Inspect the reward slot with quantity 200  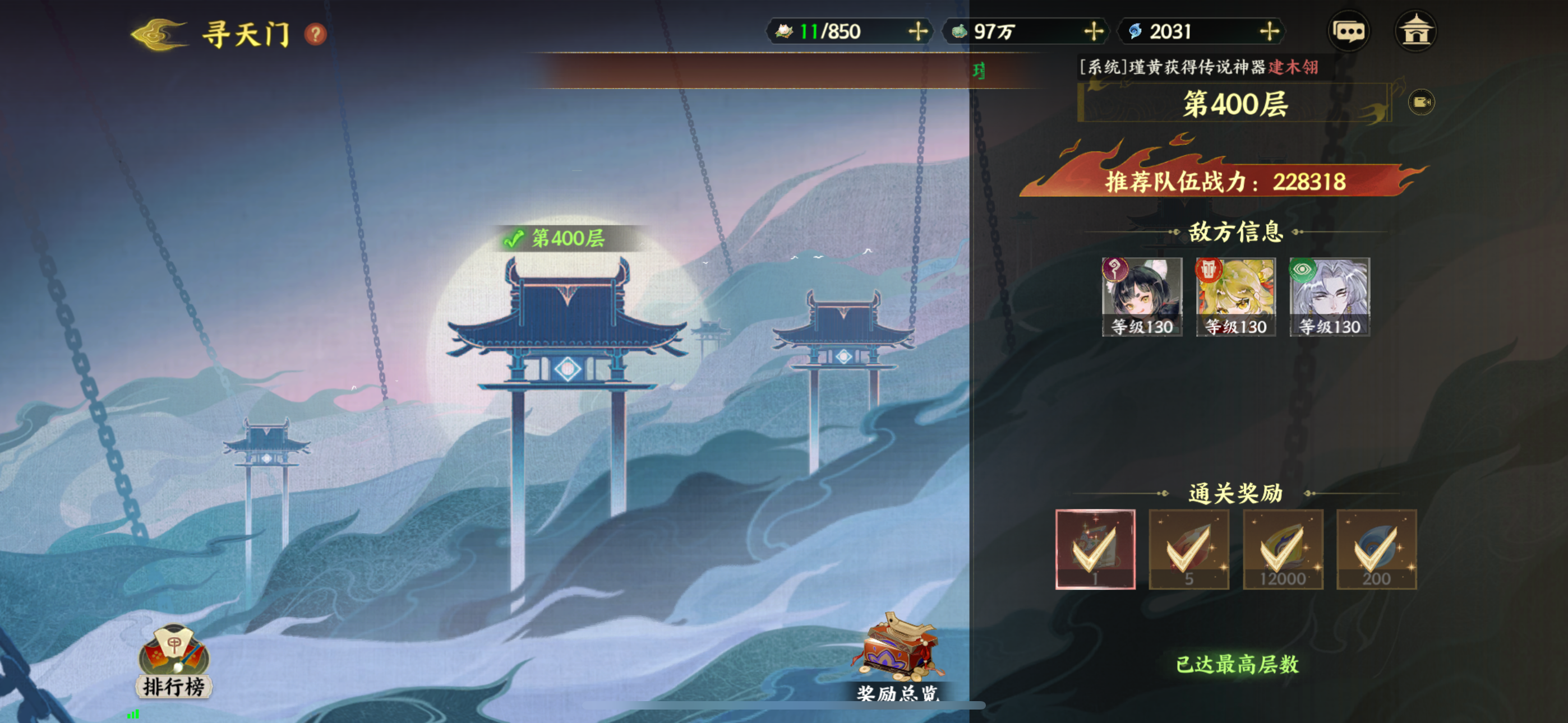point(1376,549)
